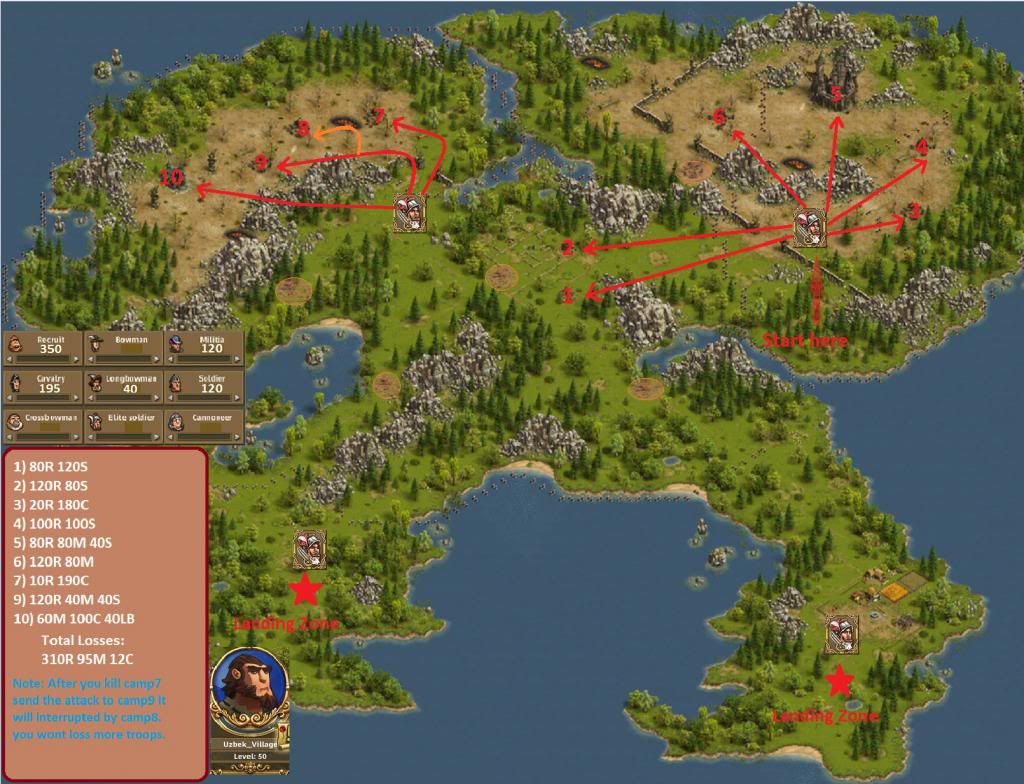Screen dimensions: 1024x784
Task: Select the Cannoneer unit slot
Action: (x=204, y=424)
